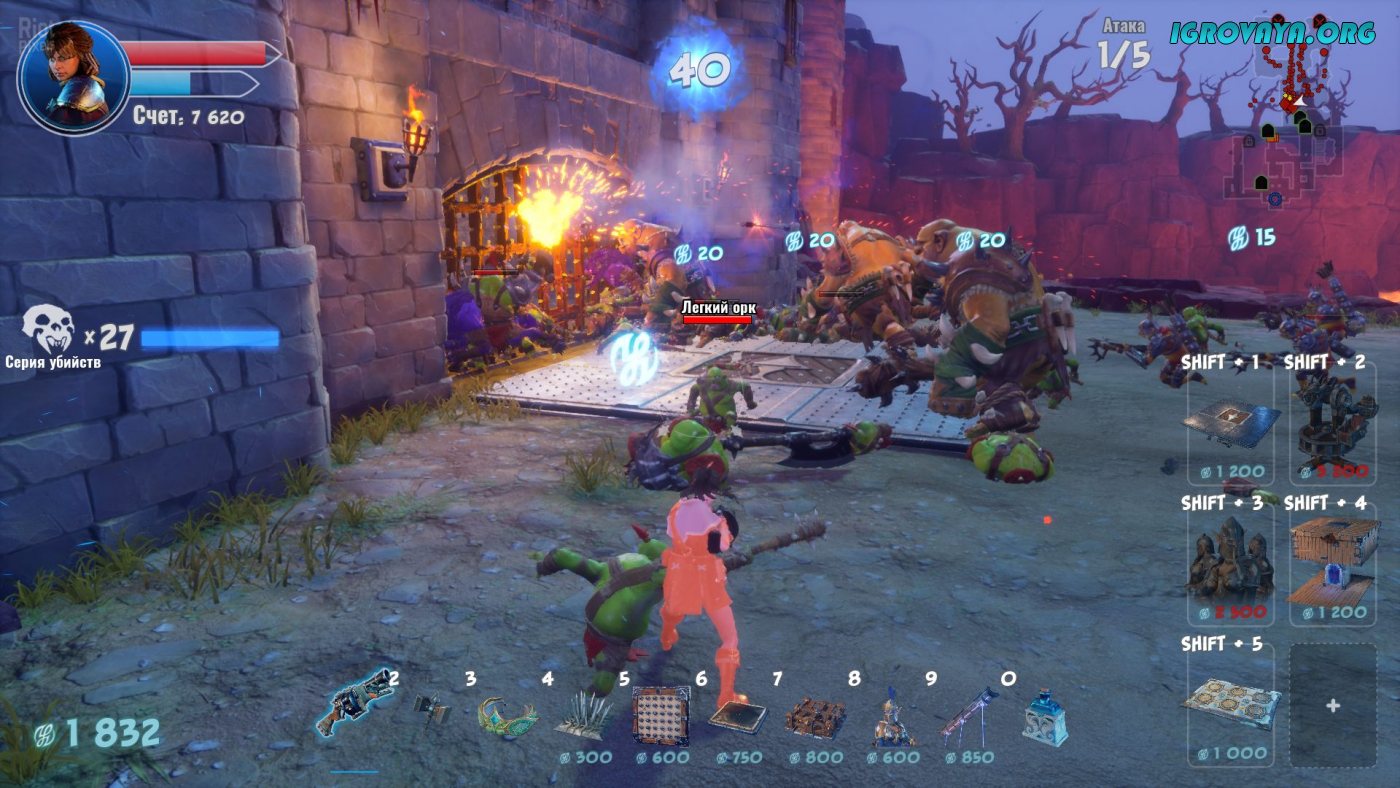1400x788 pixels.
Task: Select the wooden barricade trap costing 1 200
Action: coord(1333,562)
